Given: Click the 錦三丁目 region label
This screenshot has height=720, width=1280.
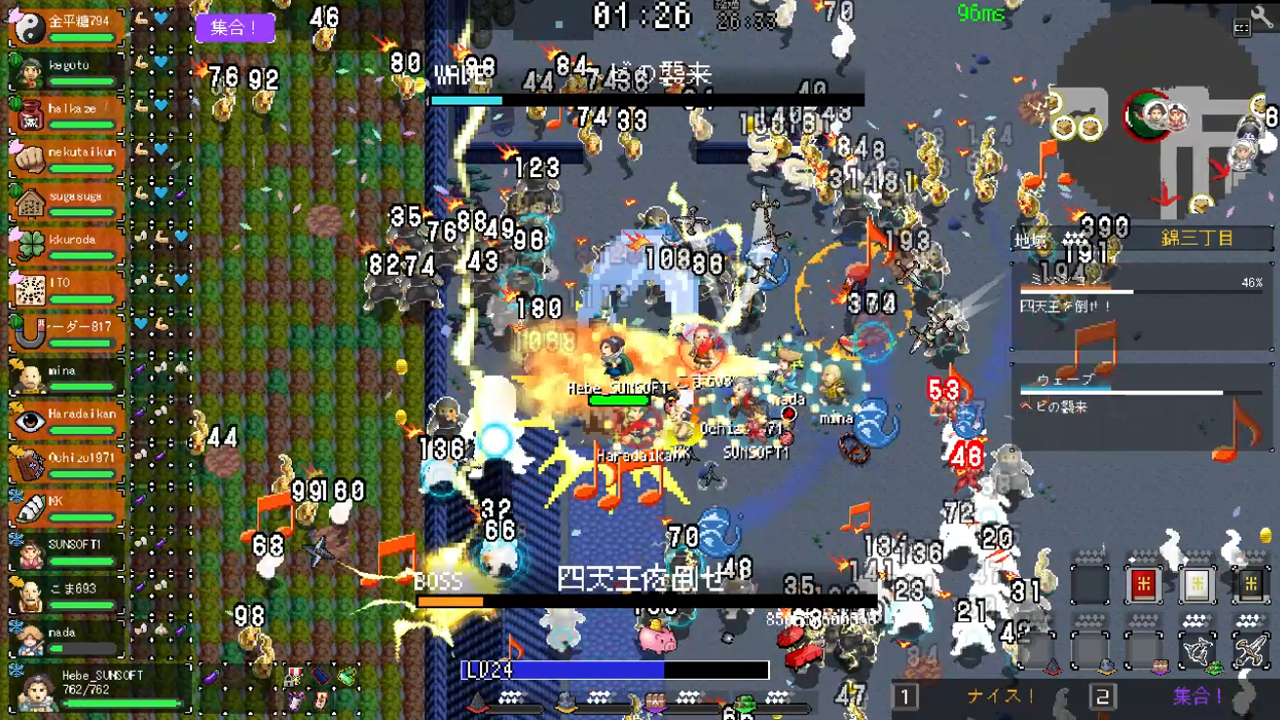Looking at the screenshot, I should (x=1198, y=238).
